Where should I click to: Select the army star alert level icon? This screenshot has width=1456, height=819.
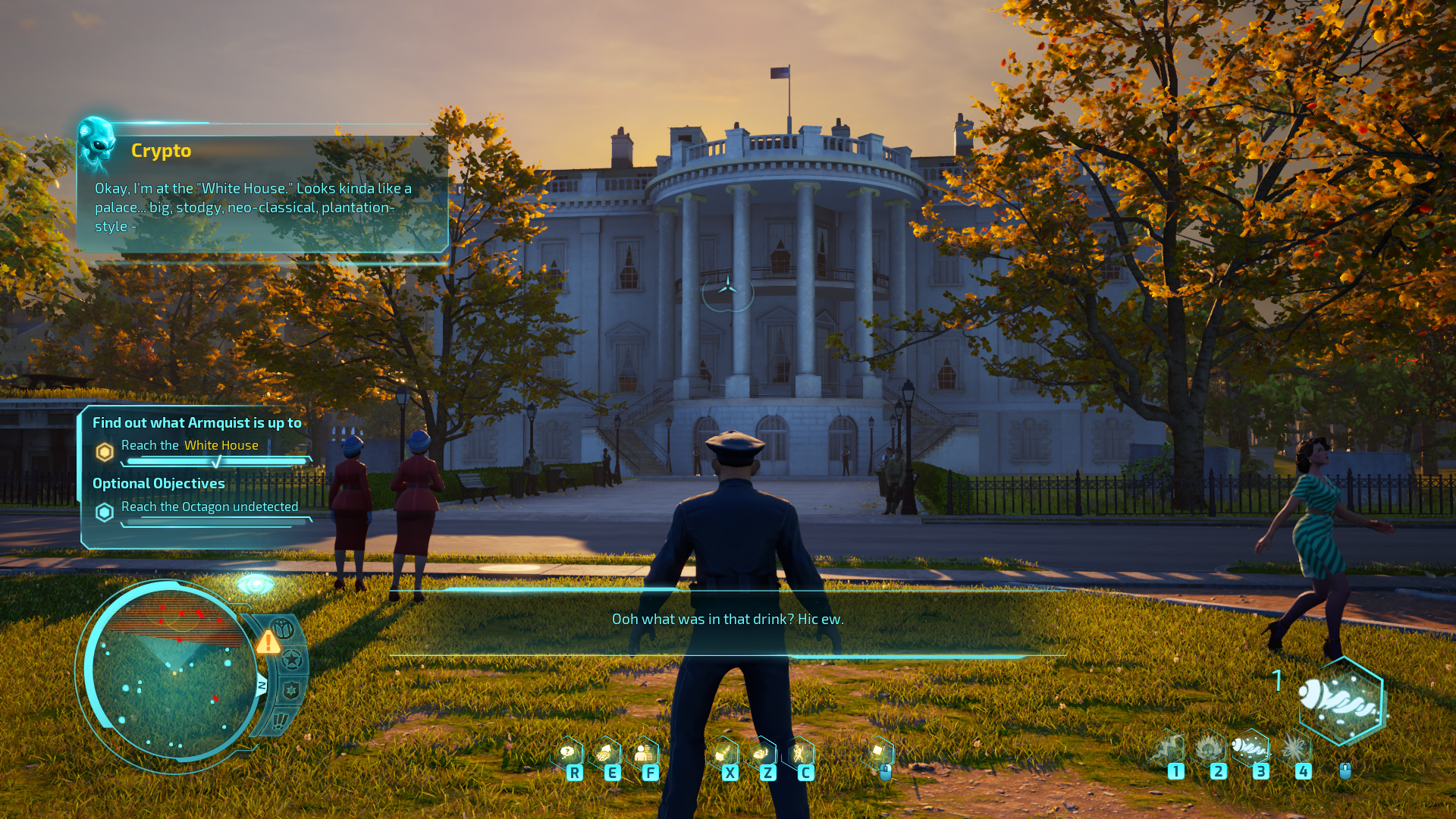[x=292, y=660]
